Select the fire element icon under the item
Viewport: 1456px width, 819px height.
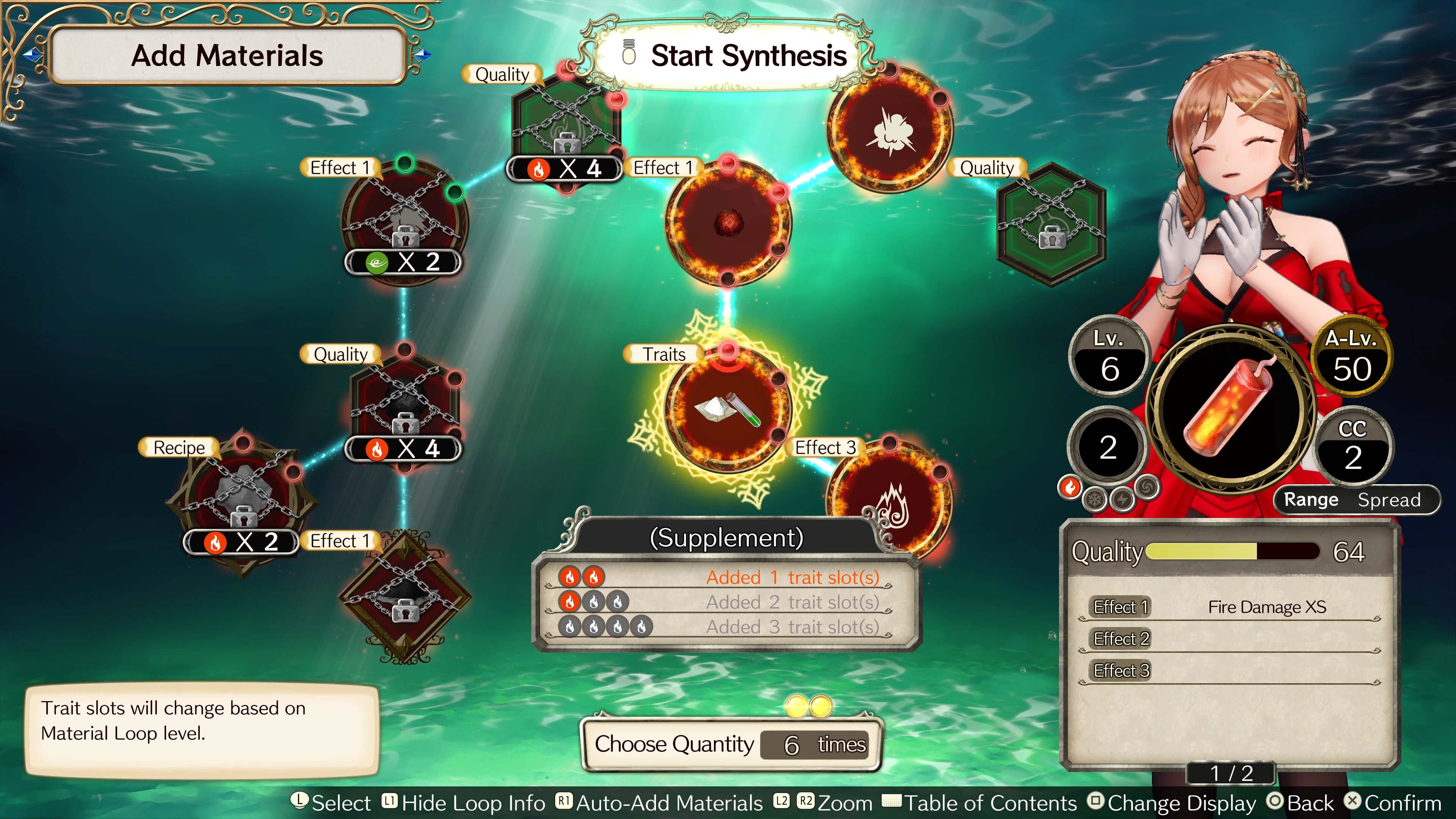coord(1070,486)
